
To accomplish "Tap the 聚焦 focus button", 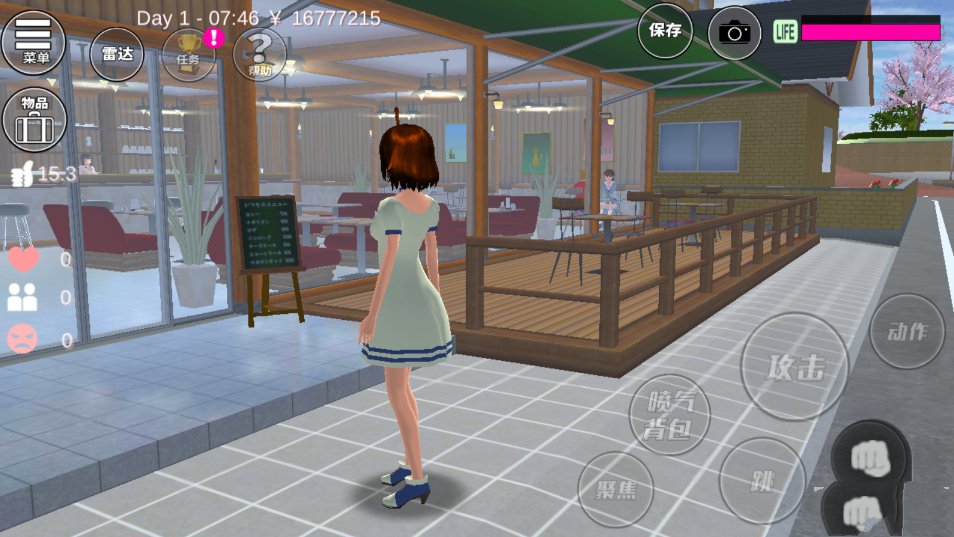I will point(615,490).
